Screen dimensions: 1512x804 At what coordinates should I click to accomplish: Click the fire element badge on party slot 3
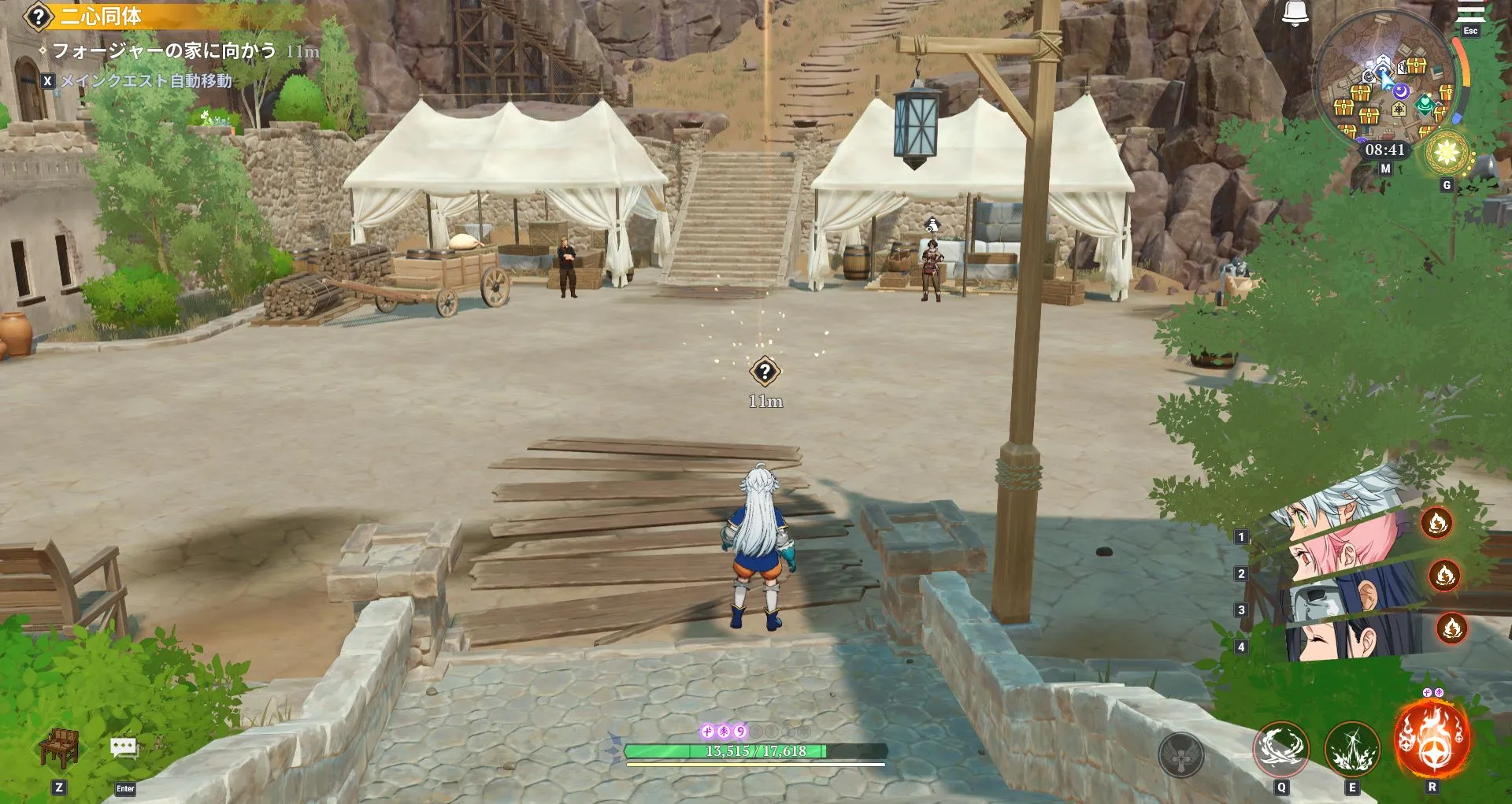(1453, 628)
